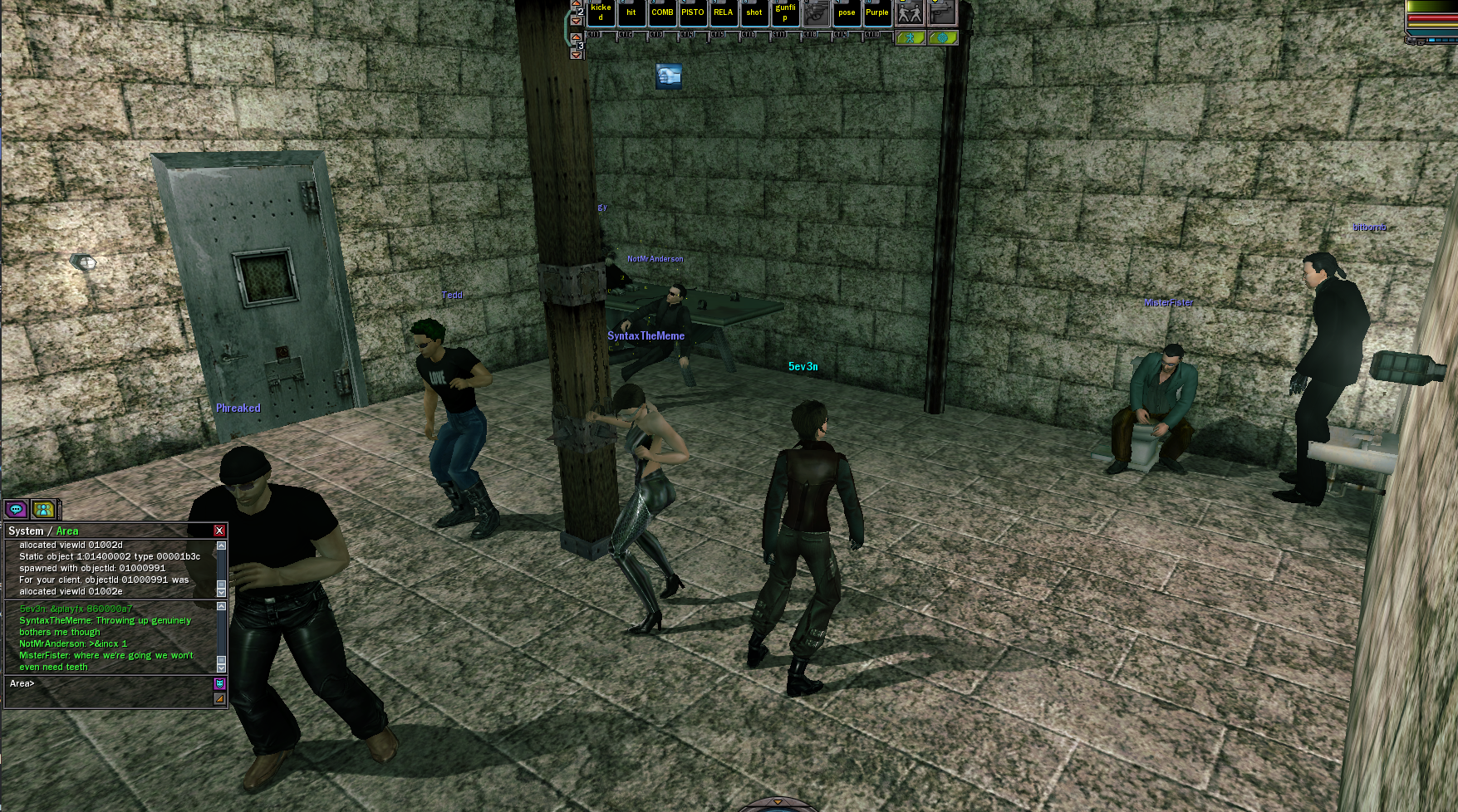
Task: Toggle the green crosshair target button
Action: click(943, 38)
